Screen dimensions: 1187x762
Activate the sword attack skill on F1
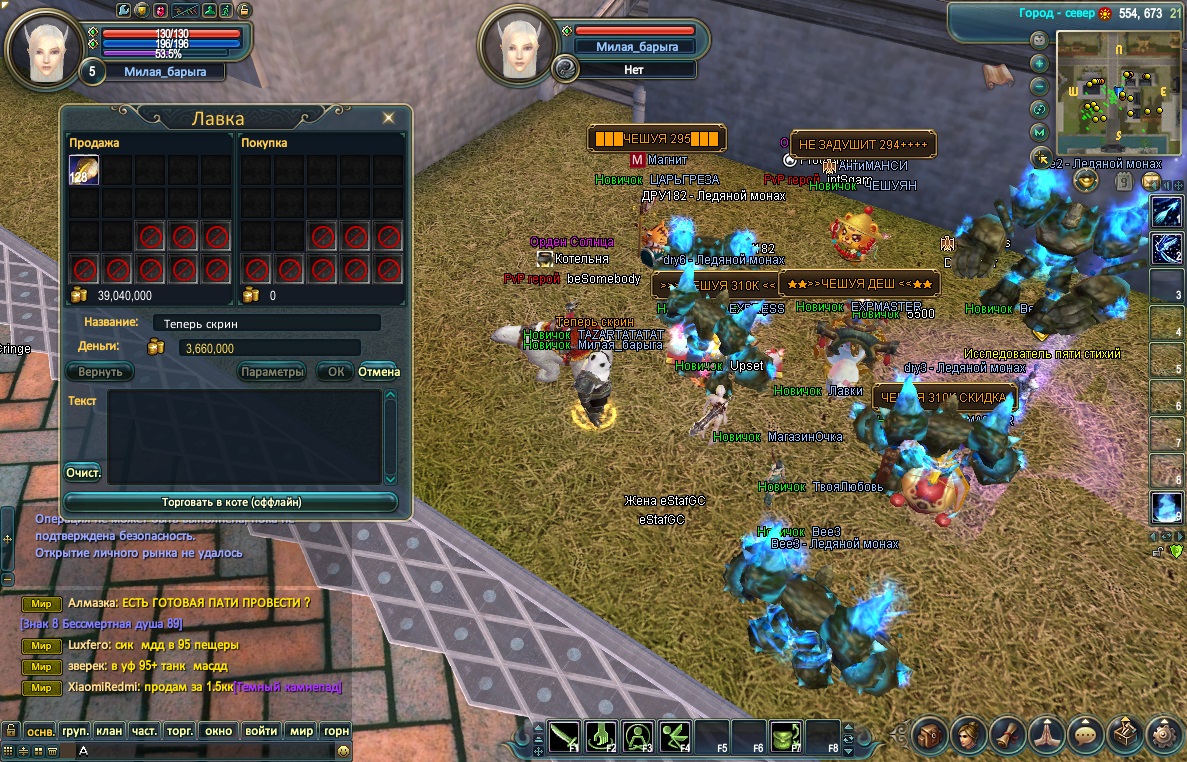click(564, 737)
